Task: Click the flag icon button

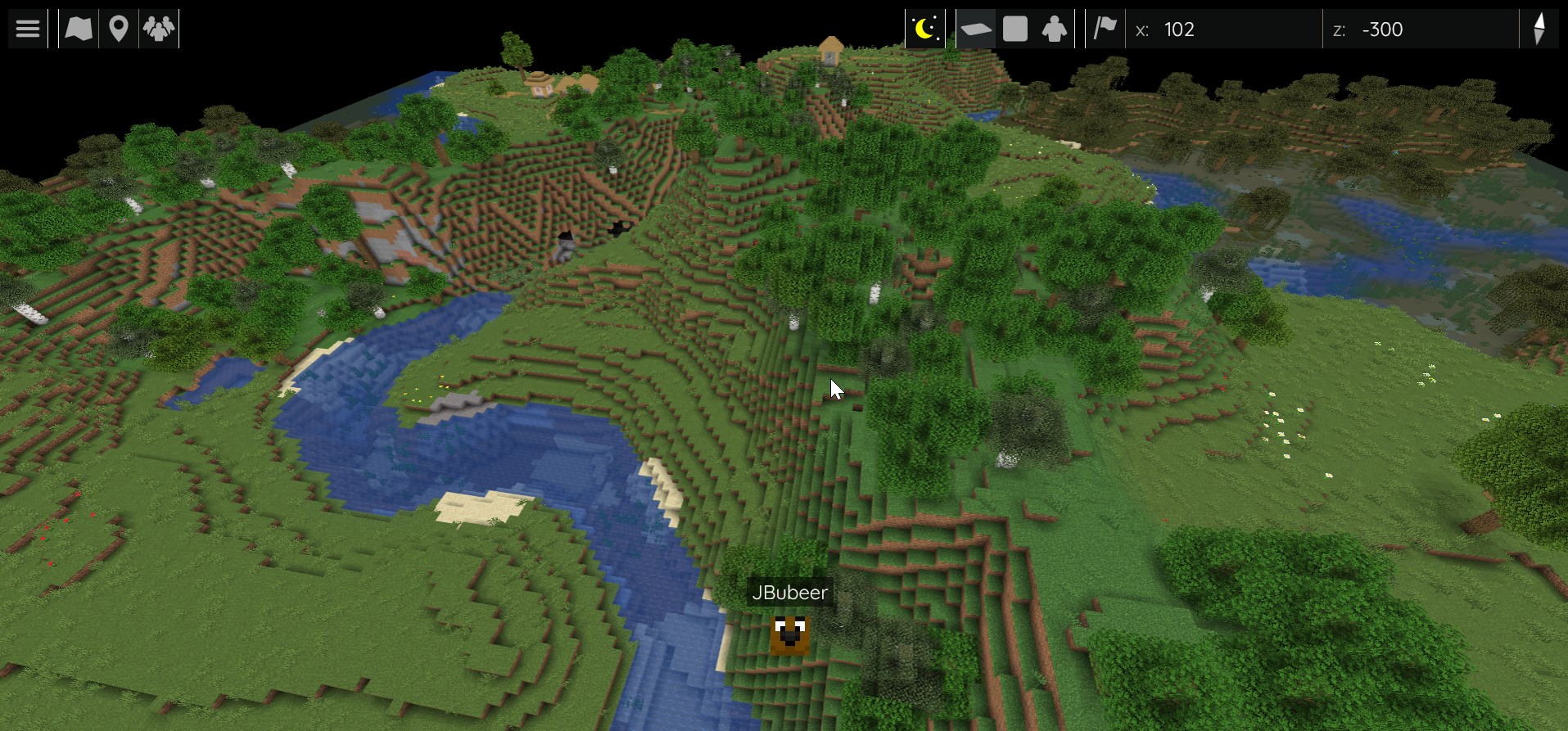Action: click(x=1105, y=29)
